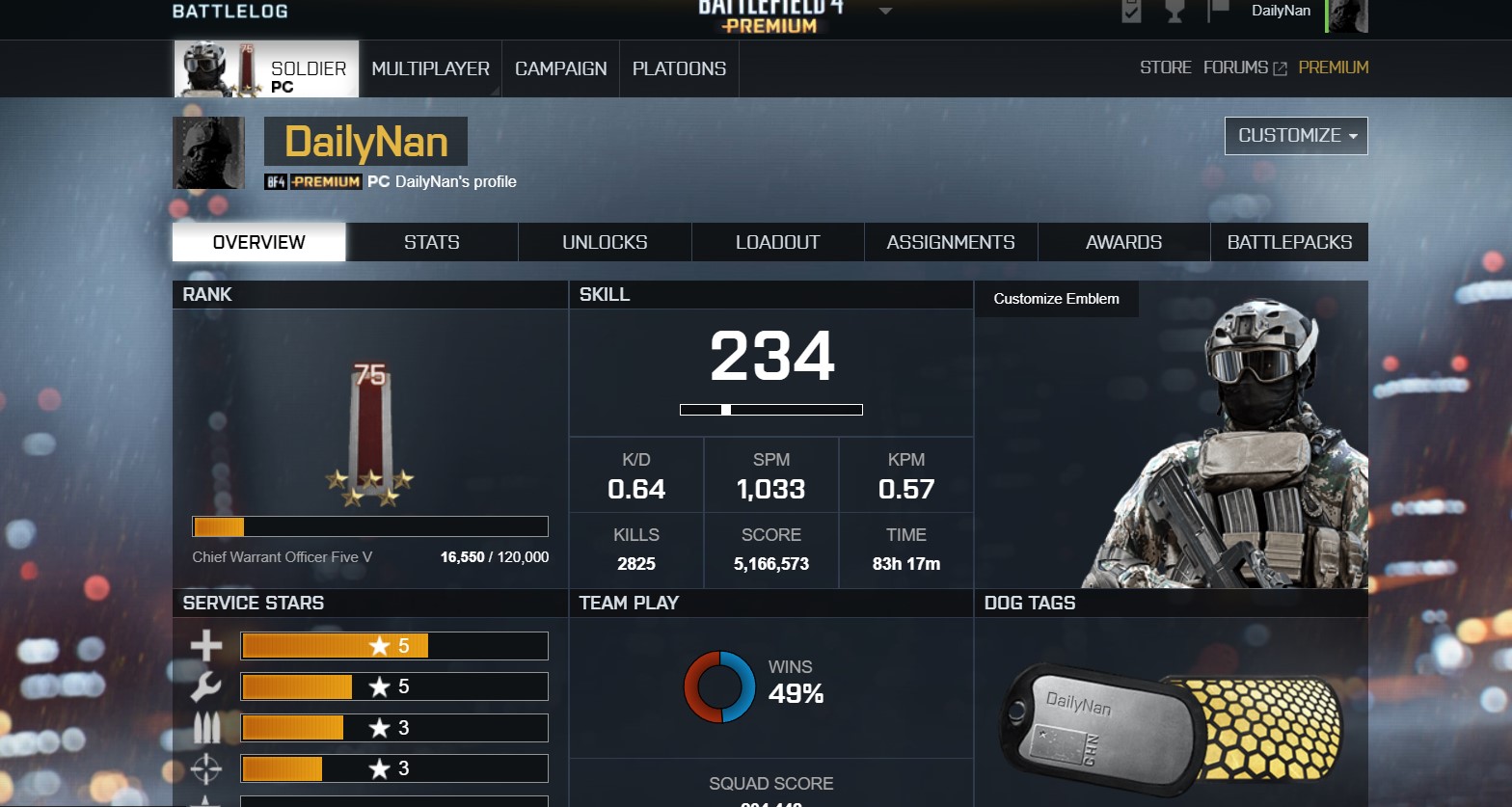Click the Battlelog logo
The height and width of the screenshot is (807, 1512).
[229, 12]
